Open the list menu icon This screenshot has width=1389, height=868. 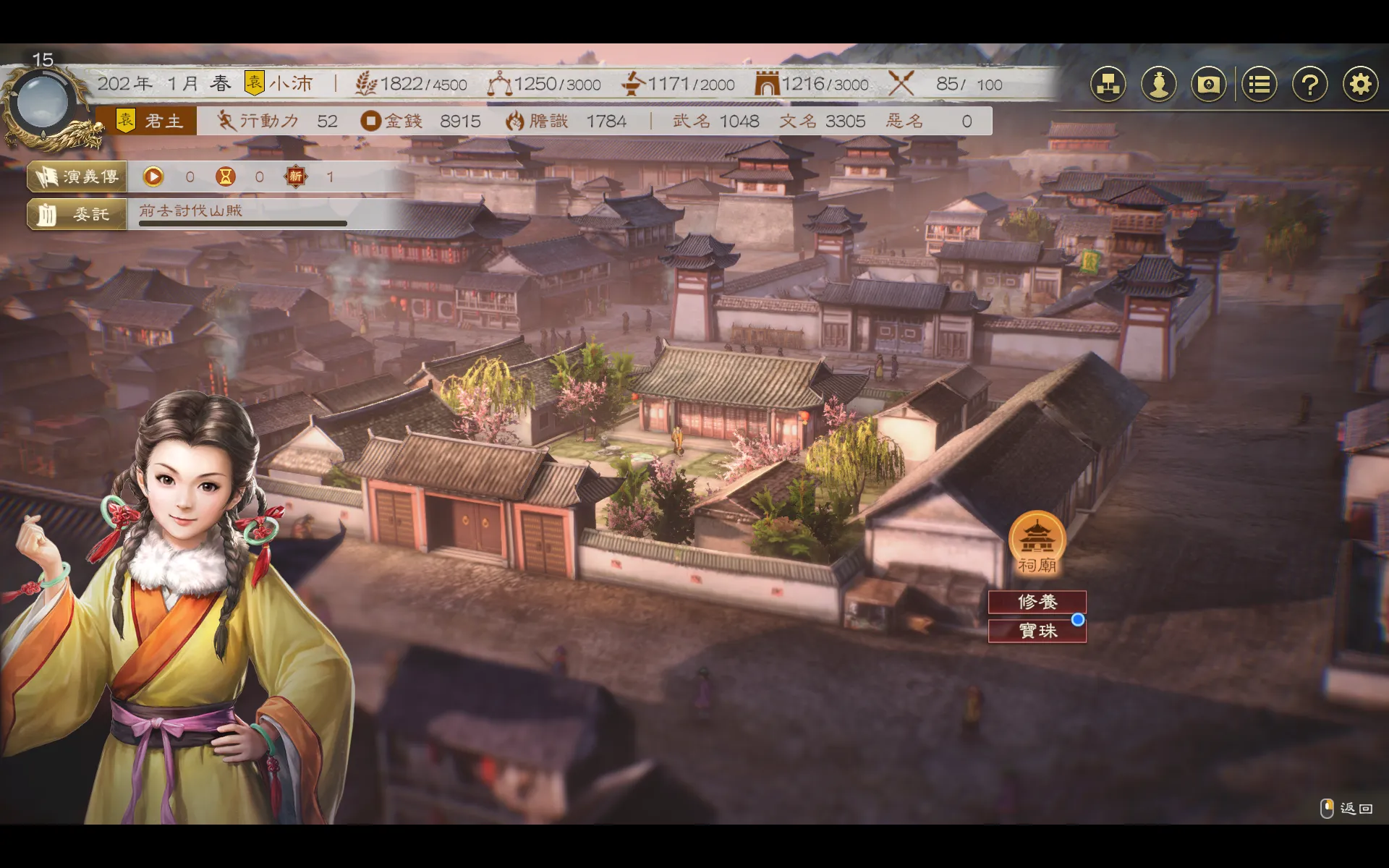pos(1260,85)
